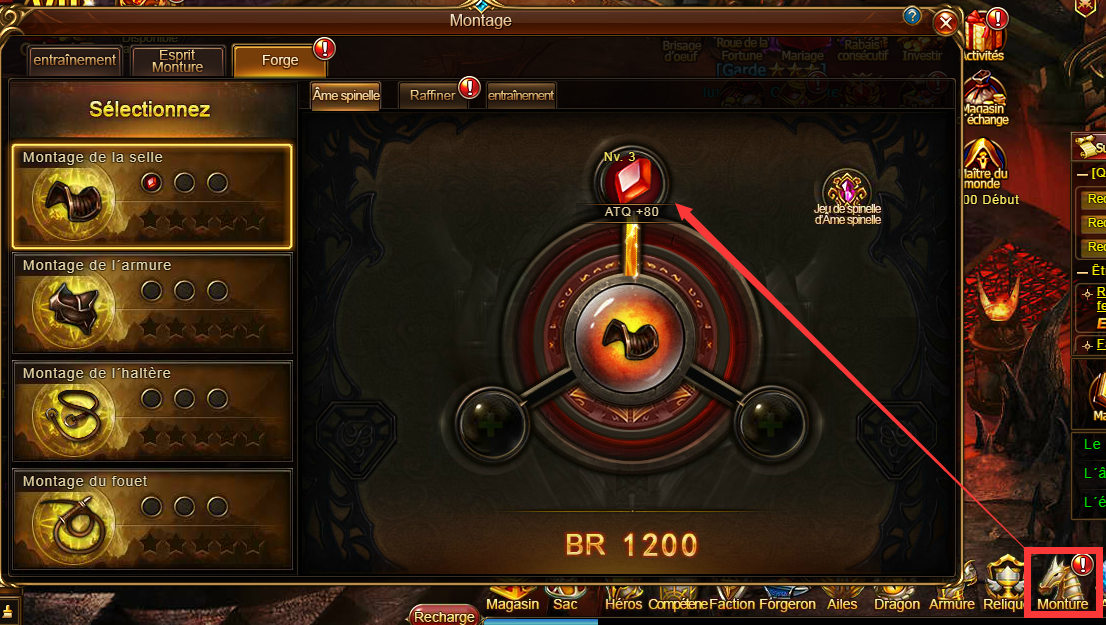
Task: Open Jeu de spinelle d'Âme spinelle
Action: pos(848,195)
